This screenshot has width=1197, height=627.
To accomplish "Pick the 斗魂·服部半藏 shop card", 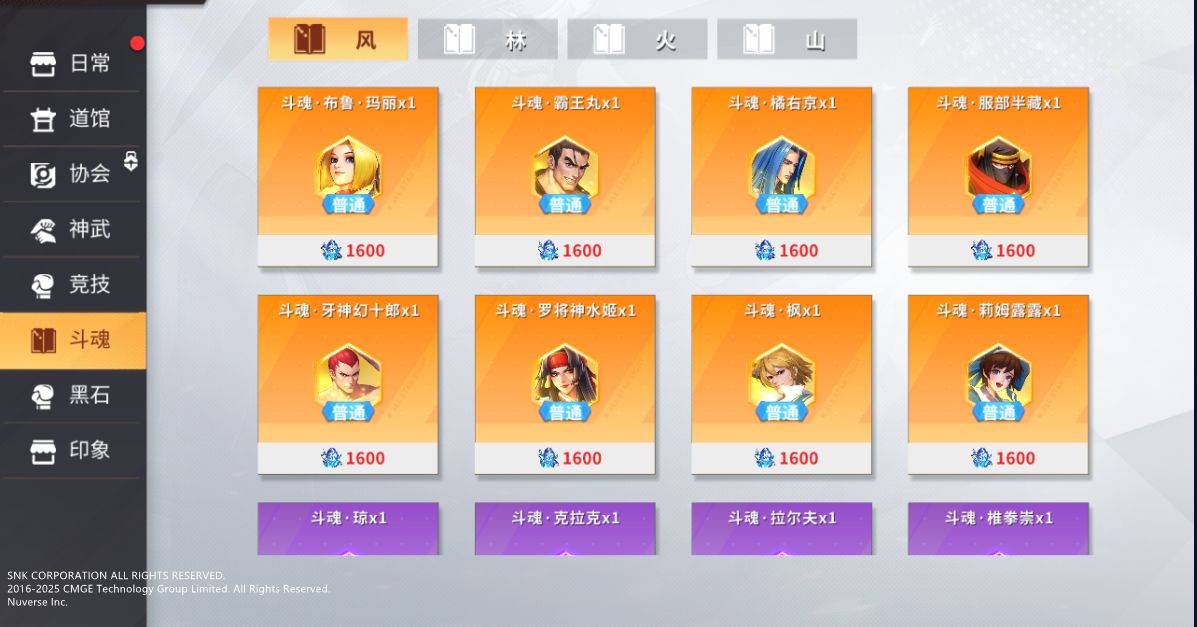I will [x=998, y=177].
